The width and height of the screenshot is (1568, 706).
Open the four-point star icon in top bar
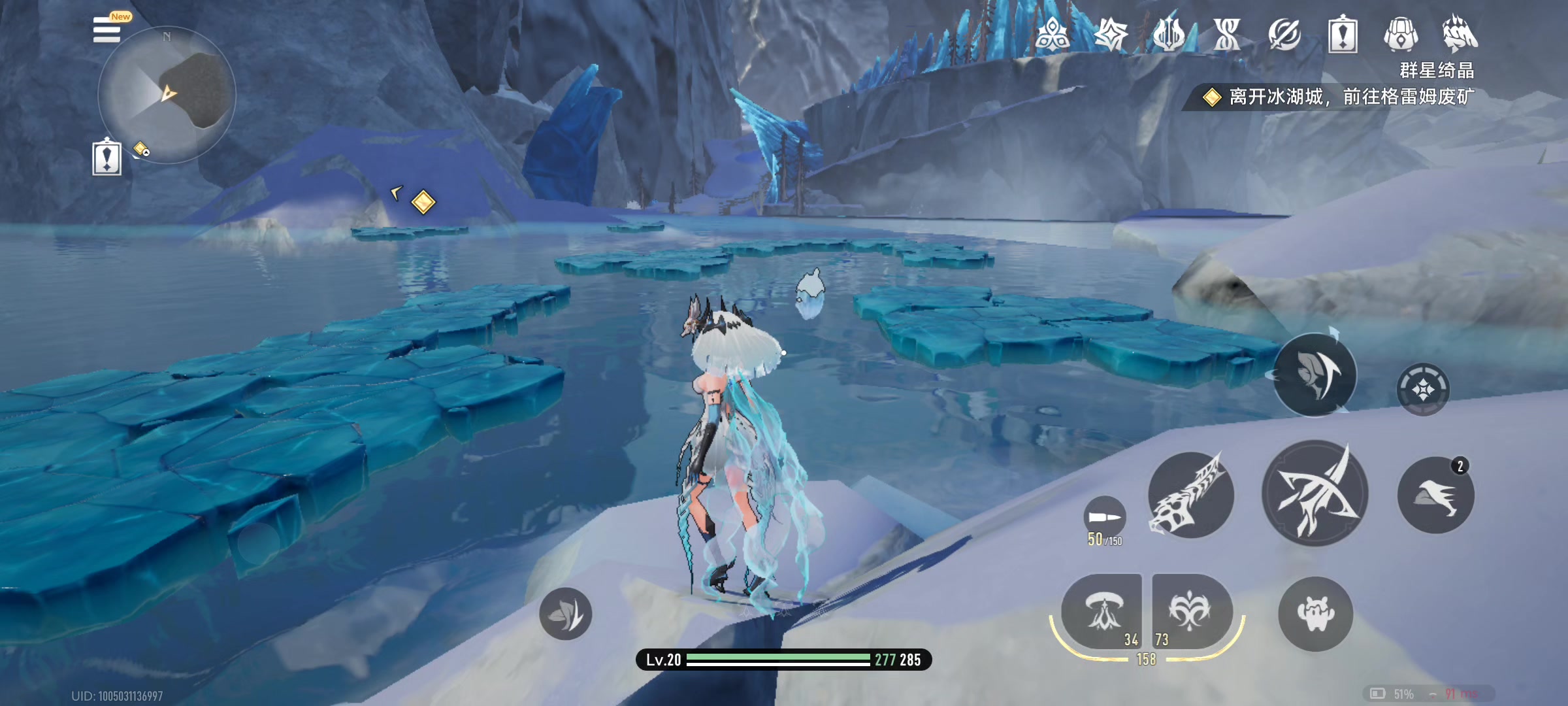[x=1111, y=34]
